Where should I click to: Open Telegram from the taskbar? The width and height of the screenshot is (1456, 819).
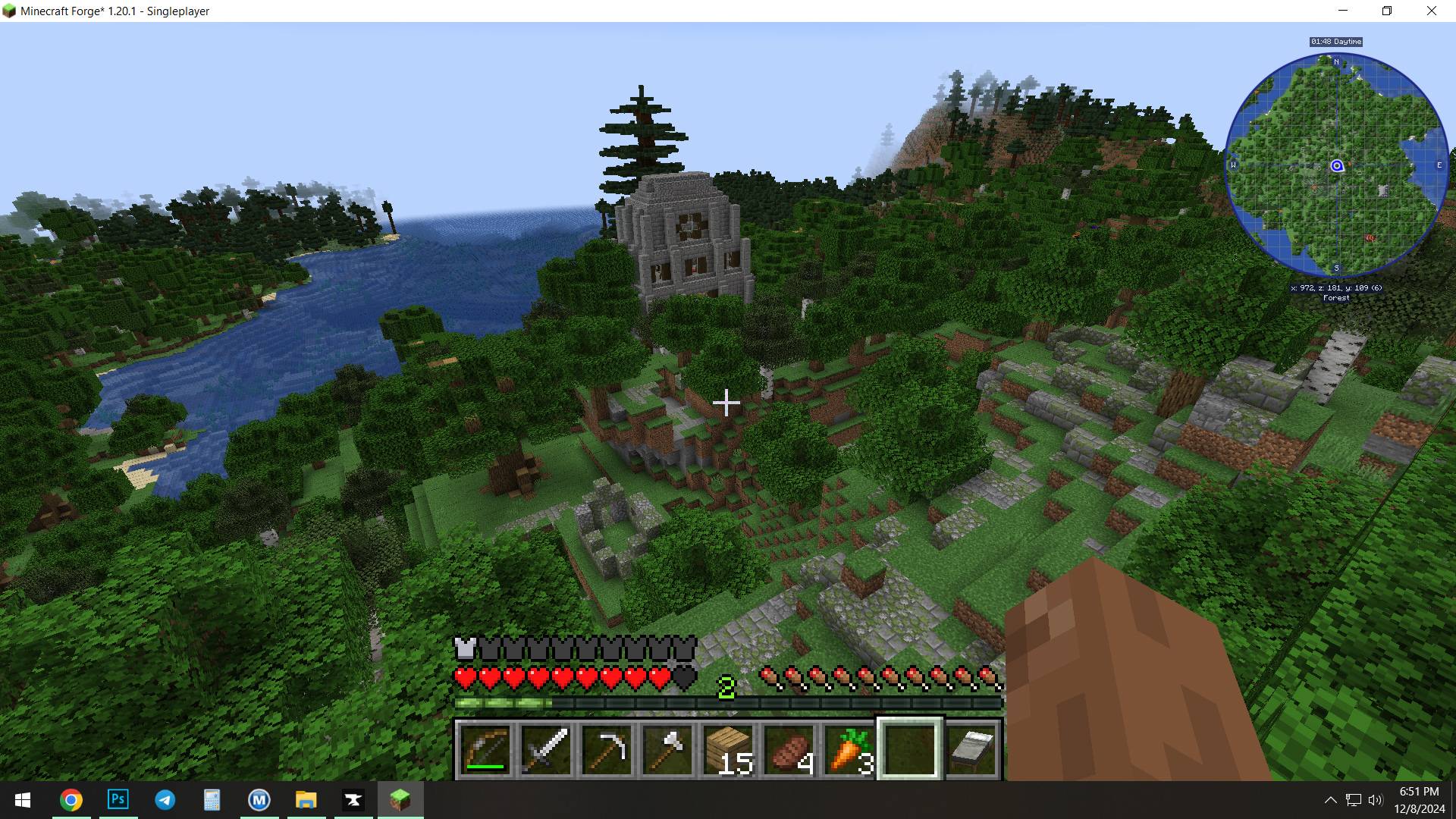[165, 799]
